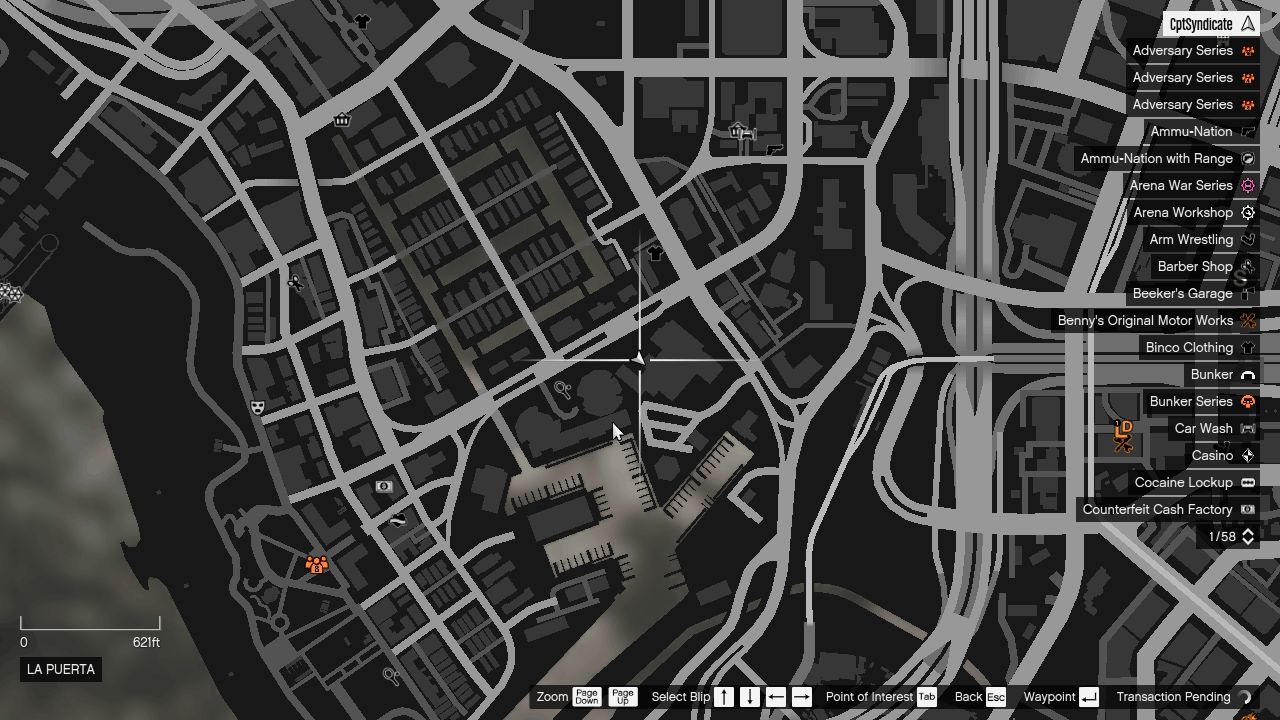Select the Cocaine Lockup brick icon
The height and width of the screenshot is (720, 1280).
coord(1247,482)
